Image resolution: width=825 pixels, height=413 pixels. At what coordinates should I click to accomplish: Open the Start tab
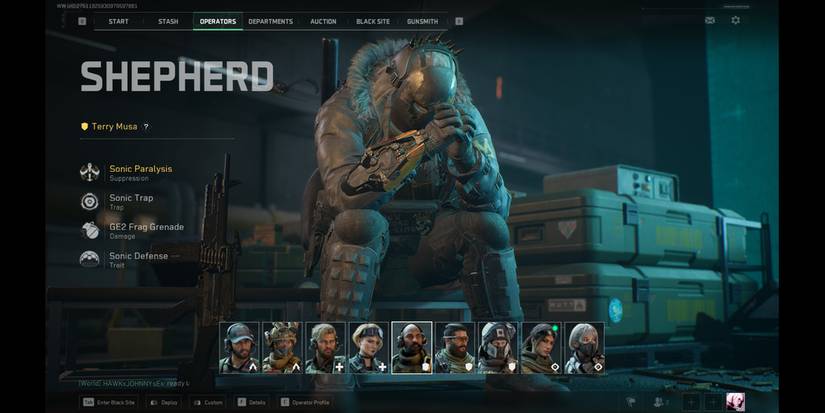(118, 21)
